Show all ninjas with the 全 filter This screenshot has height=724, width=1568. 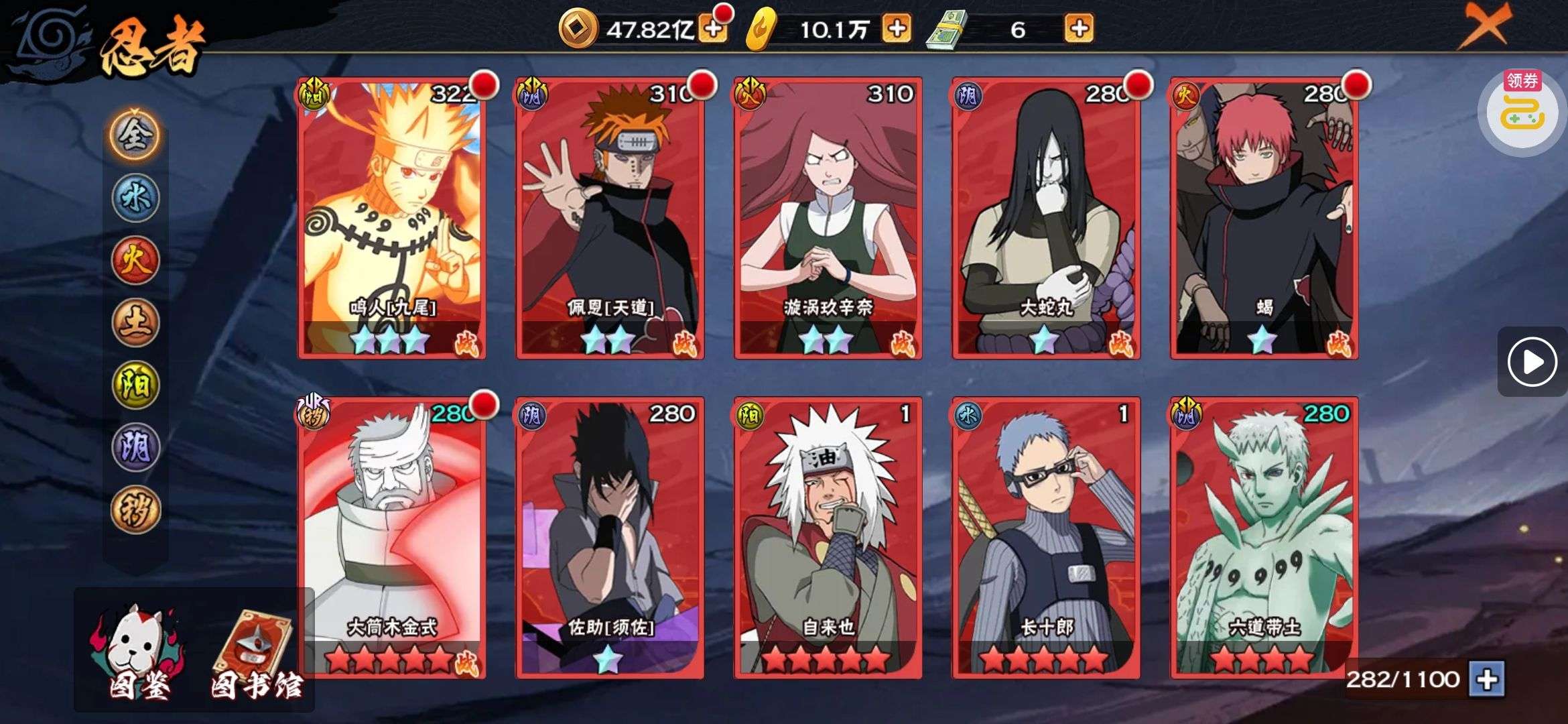point(135,135)
